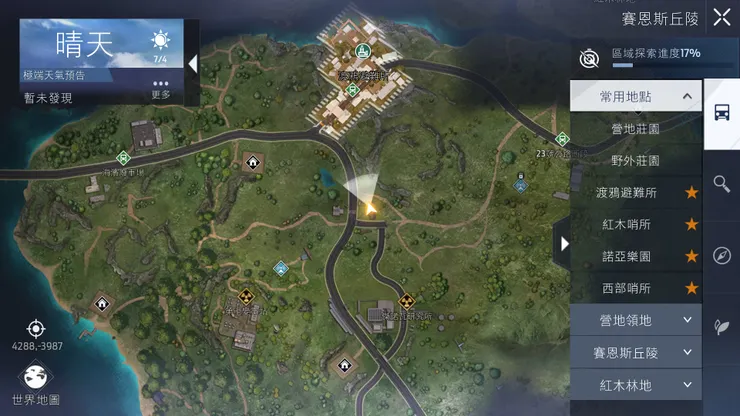Collapse the weather panel with the arrow
The height and width of the screenshot is (416, 740).
pyautogui.click(x=192, y=63)
